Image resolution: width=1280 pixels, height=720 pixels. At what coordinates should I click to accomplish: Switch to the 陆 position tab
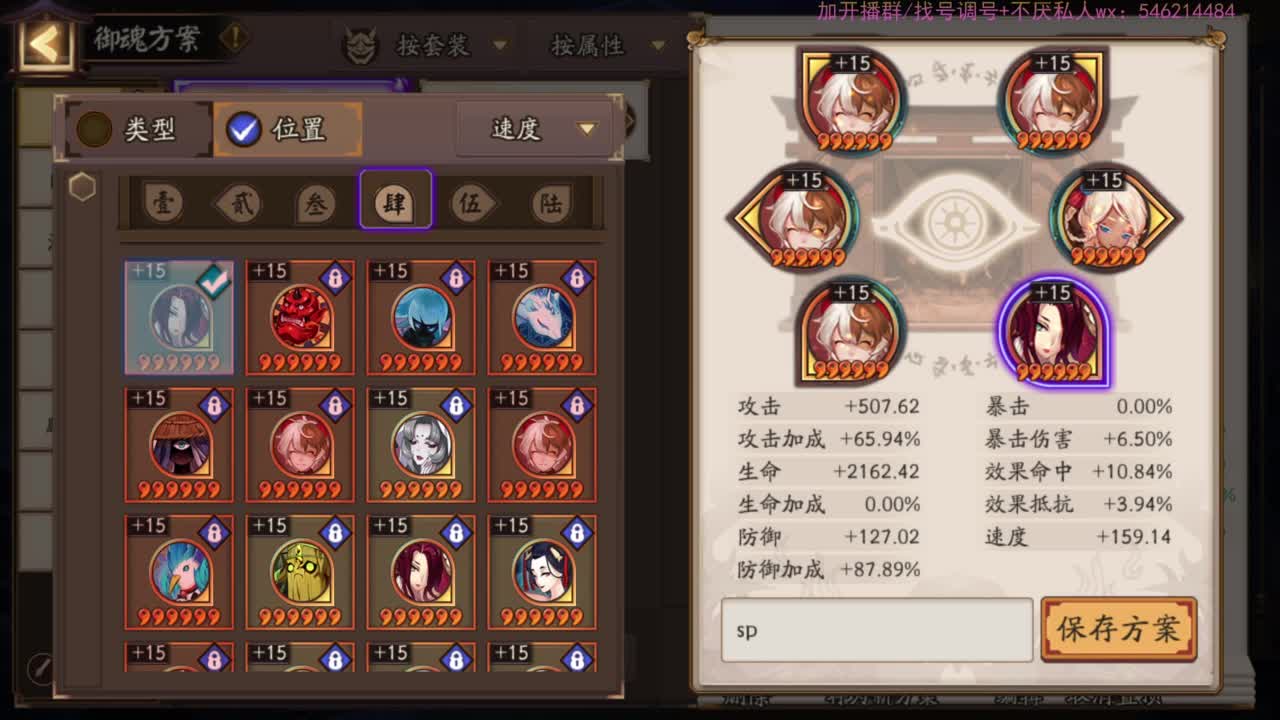551,201
